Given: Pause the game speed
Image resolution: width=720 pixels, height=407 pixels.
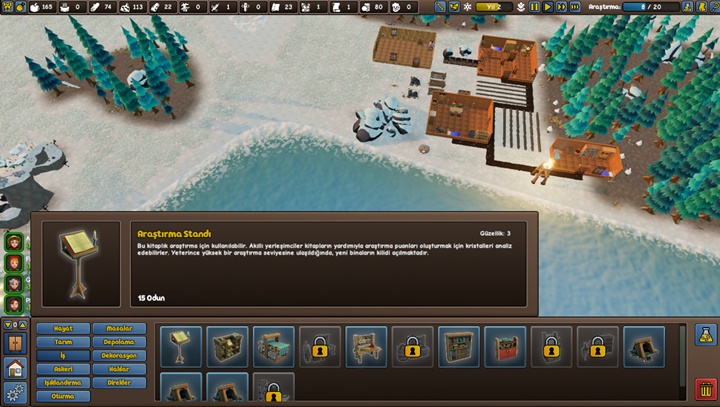Looking at the screenshot, I should point(535,6).
